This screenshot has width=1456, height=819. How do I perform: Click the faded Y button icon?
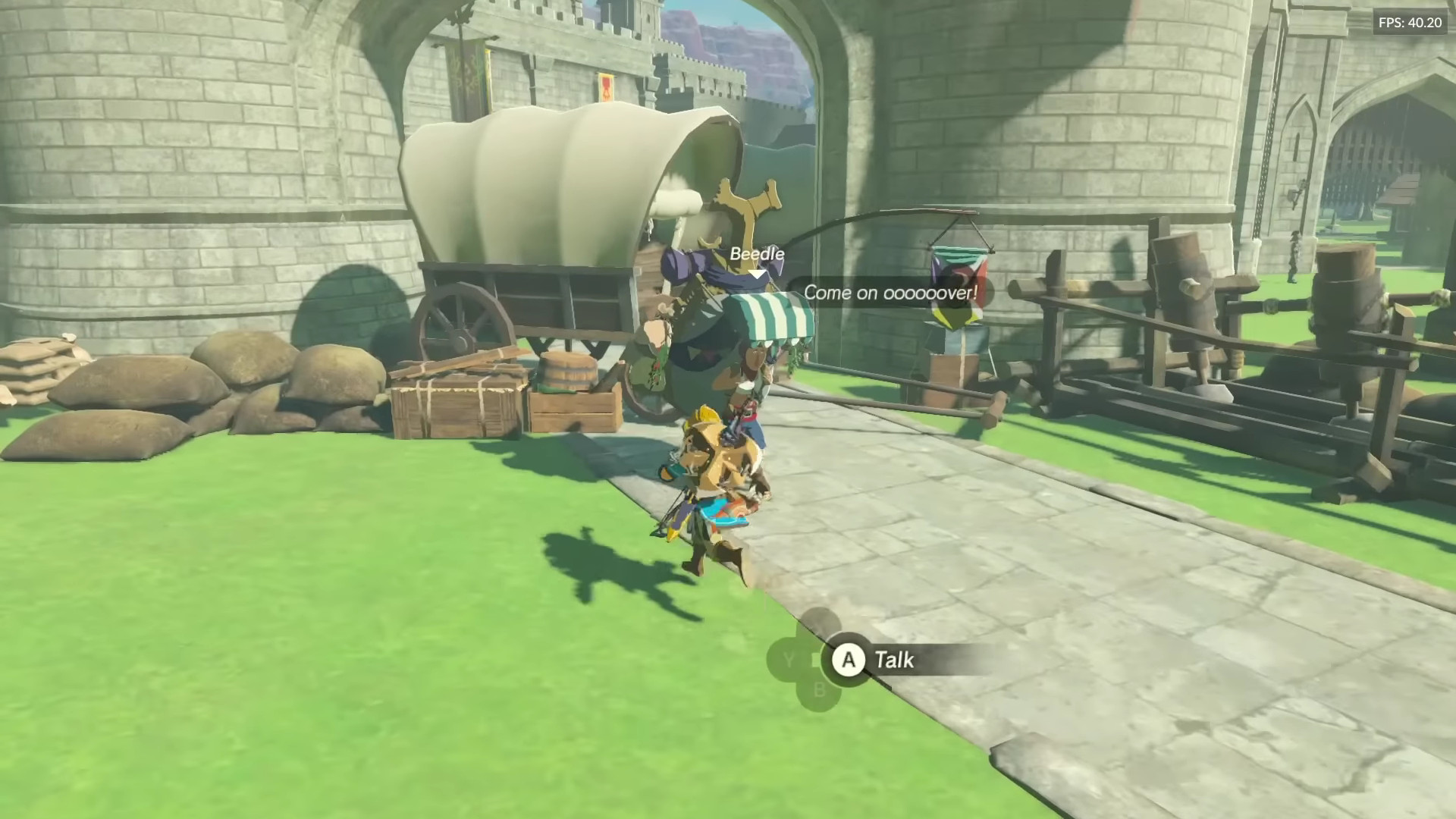click(x=786, y=657)
